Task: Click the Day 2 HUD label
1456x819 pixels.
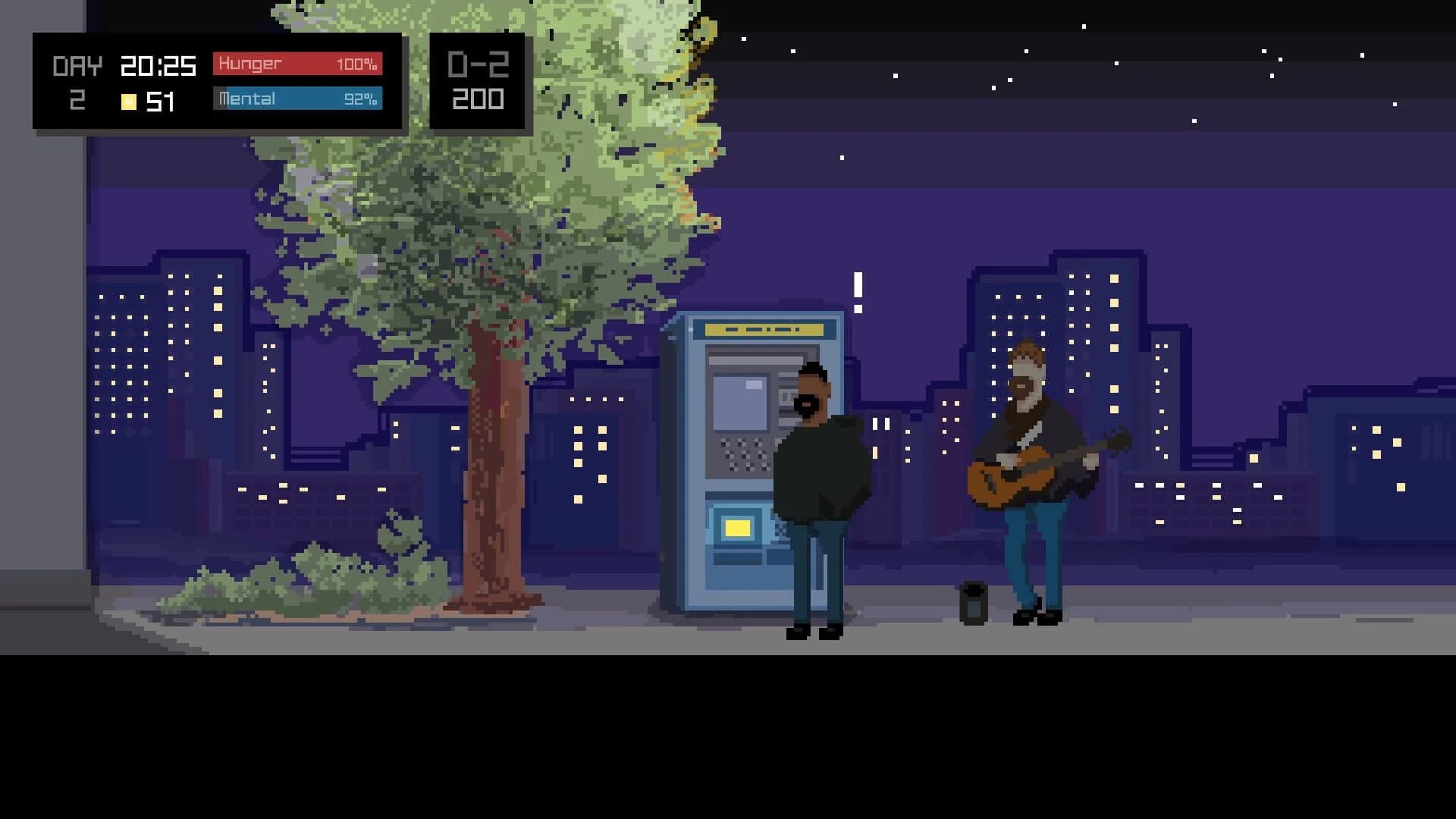Action: [76, 80]
